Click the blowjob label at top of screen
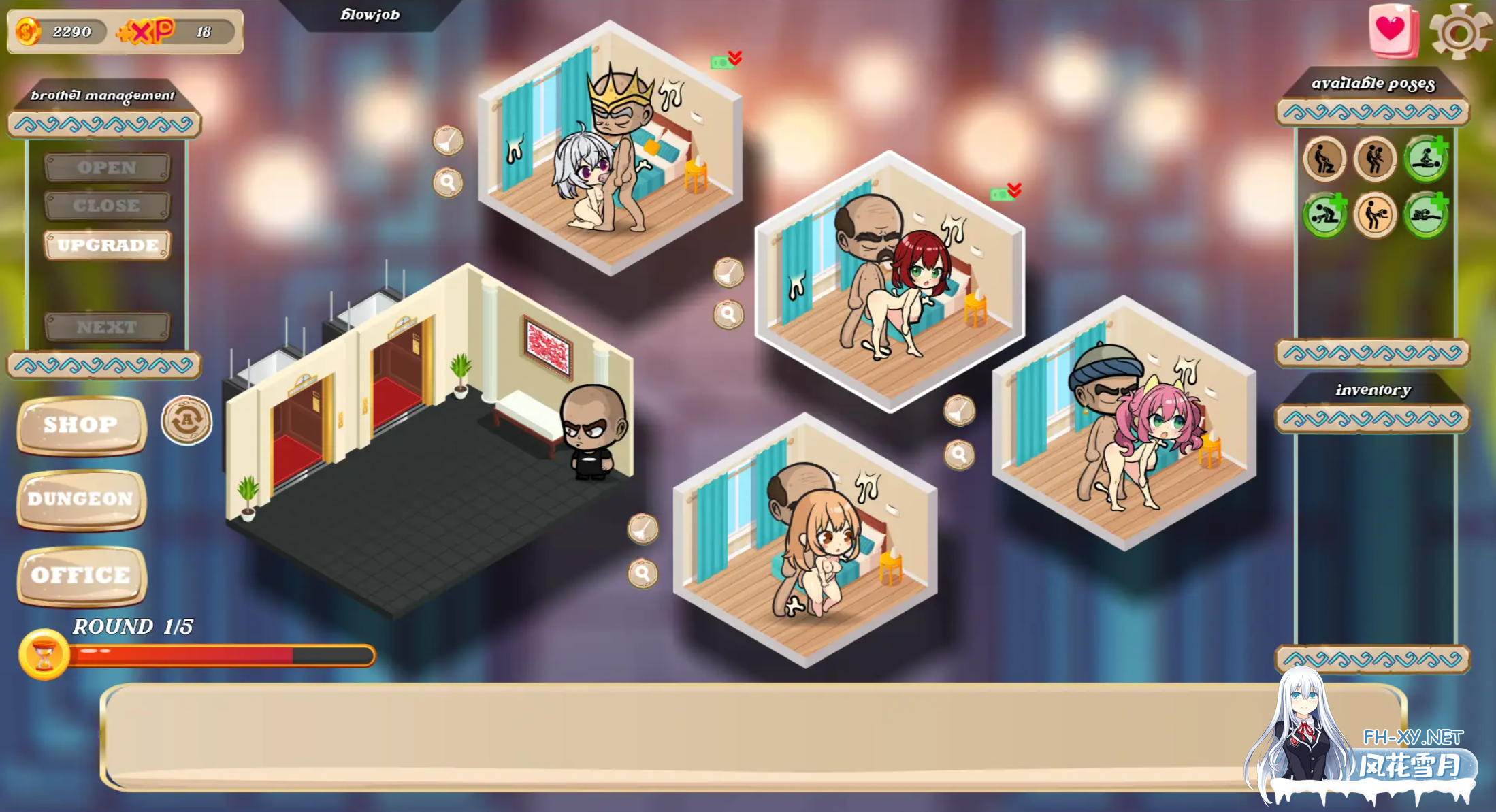The width and height of the screenshot is (1496, 812). tap(371, 14)
